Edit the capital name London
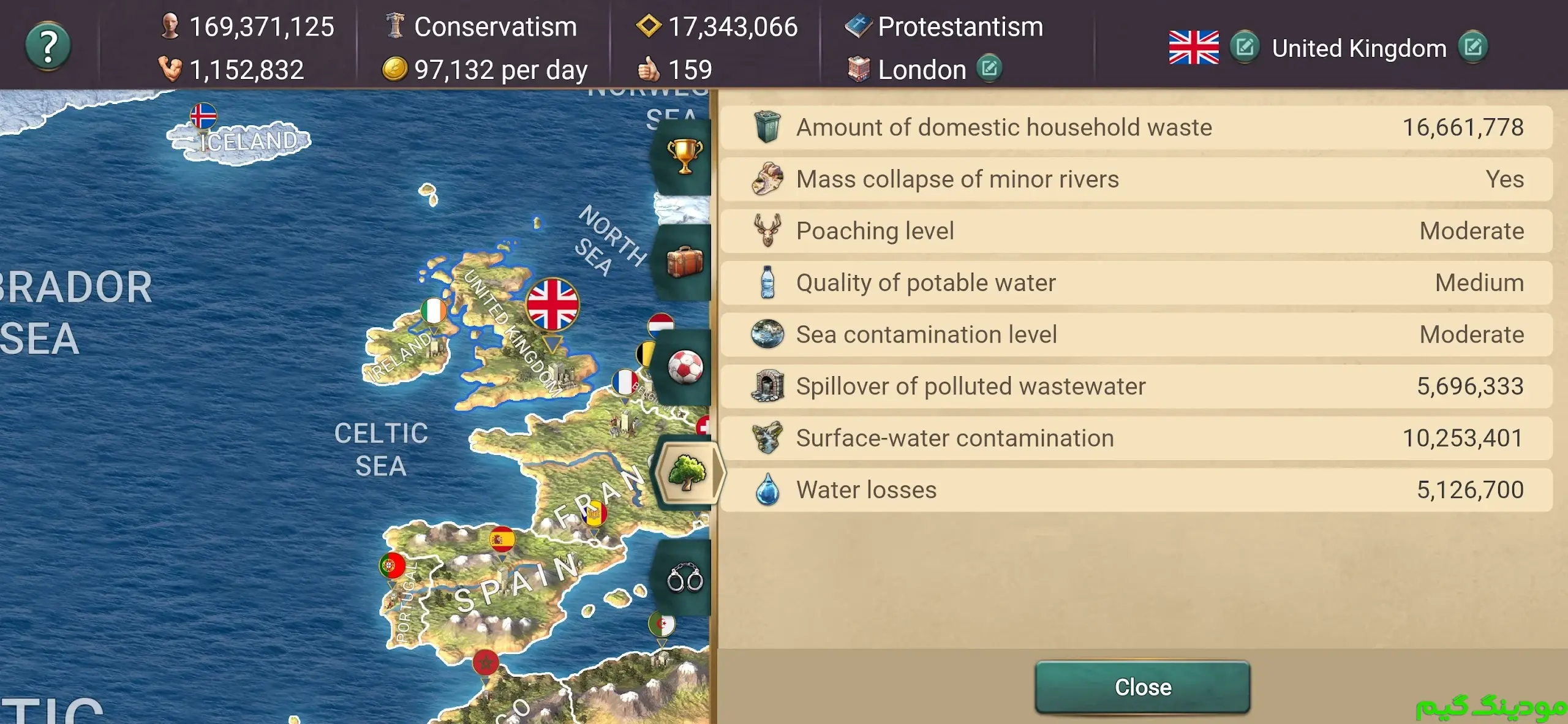Screen dimensions: 1568x724 click(989, 68)
